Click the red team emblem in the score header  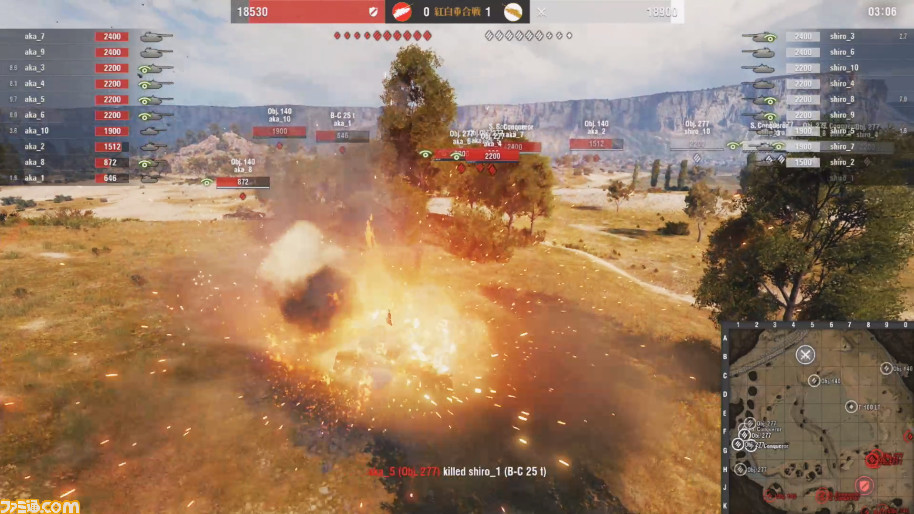[402, 12]
